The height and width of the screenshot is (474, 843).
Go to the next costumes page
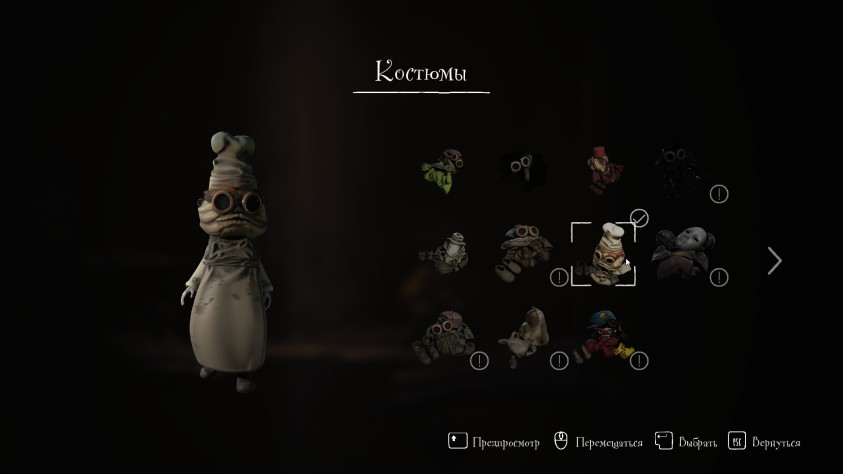774,261
